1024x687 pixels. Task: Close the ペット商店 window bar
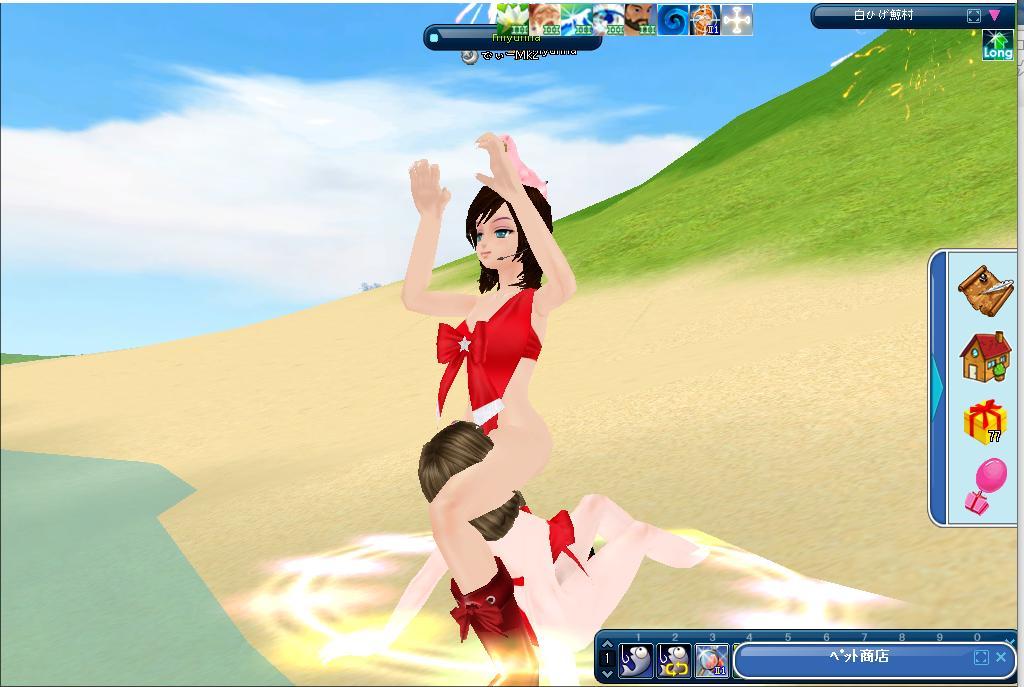click(x=1001, y=657)
